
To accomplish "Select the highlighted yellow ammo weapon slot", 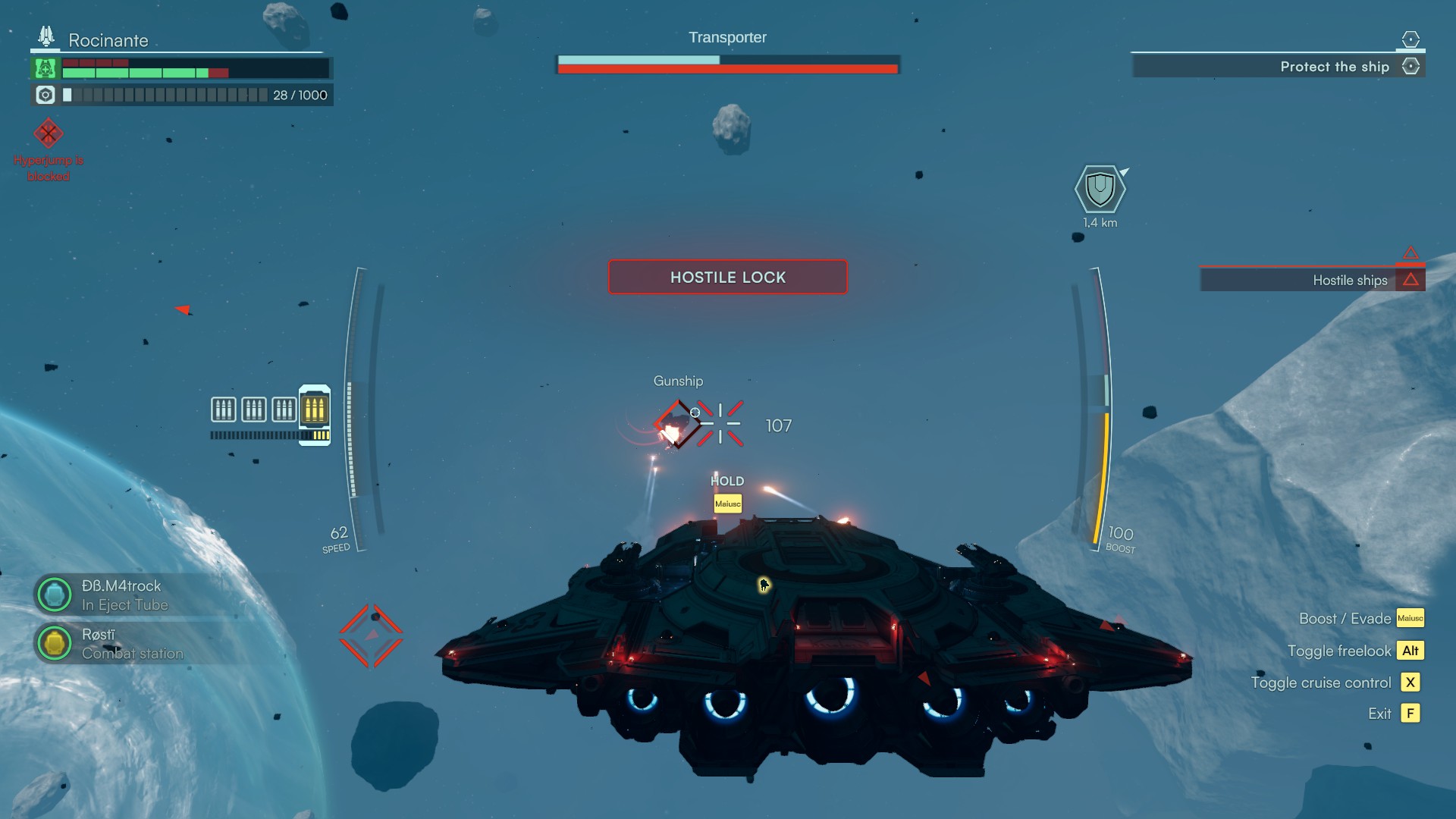I will [315, 410].
